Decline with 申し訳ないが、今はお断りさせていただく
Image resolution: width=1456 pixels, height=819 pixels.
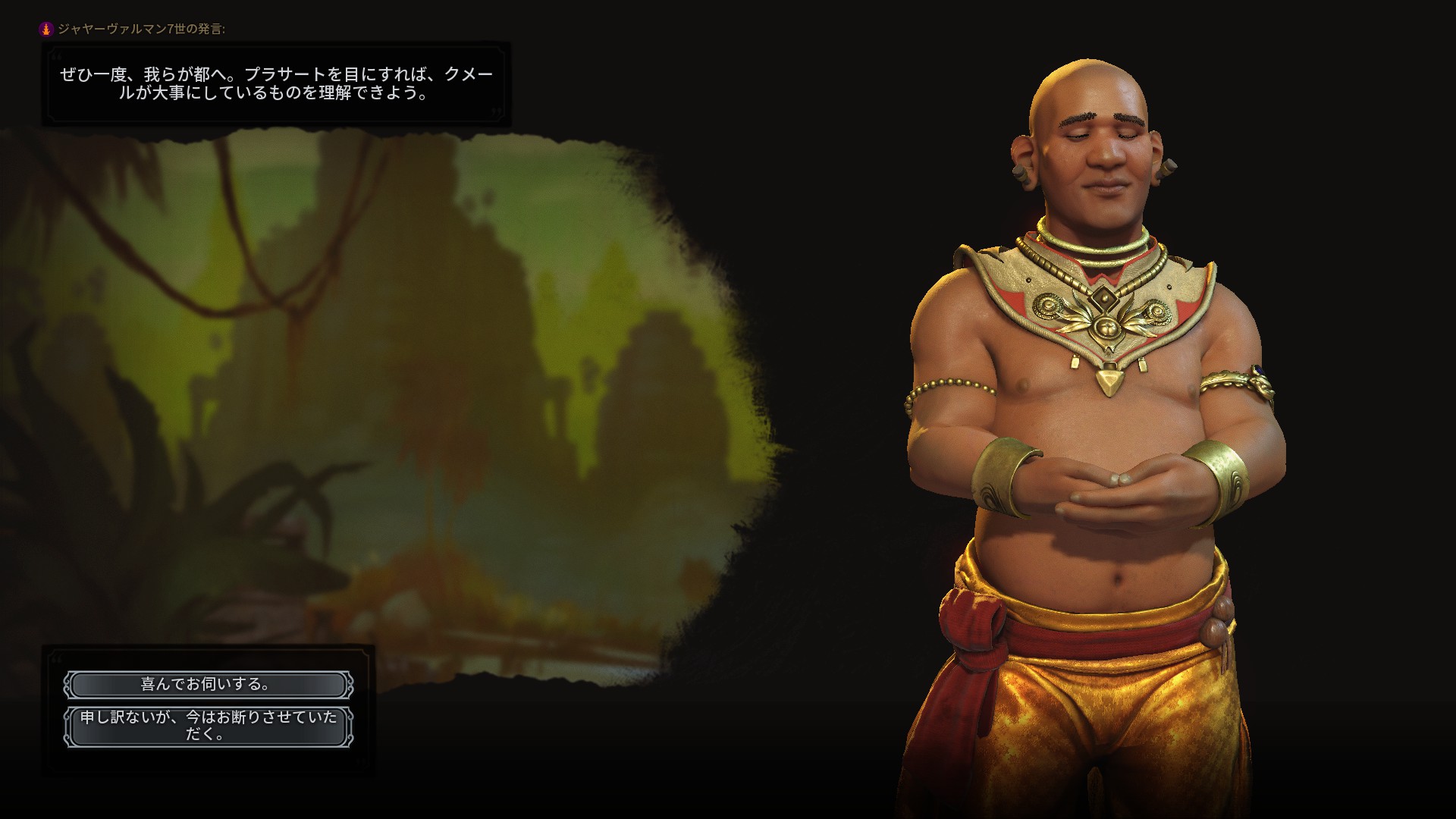point(208,726)
